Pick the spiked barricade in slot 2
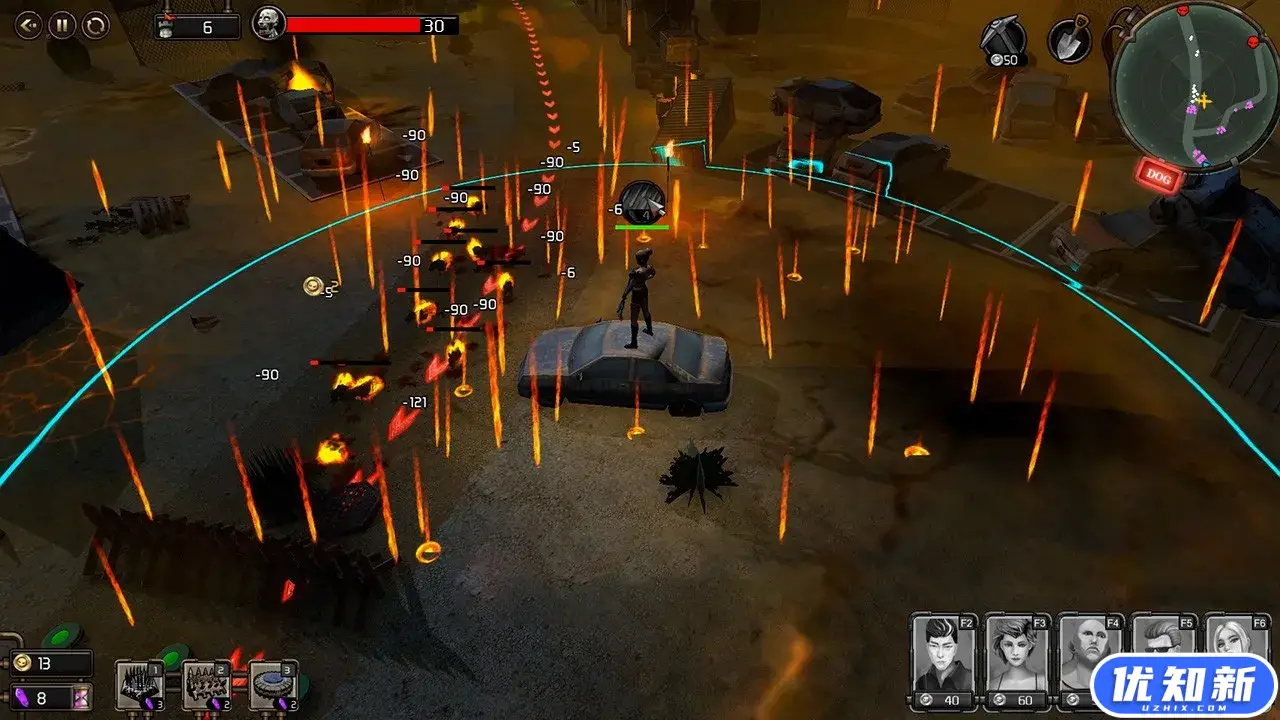The height and width of the screenshot is (720, 1280). coord(206,685)
